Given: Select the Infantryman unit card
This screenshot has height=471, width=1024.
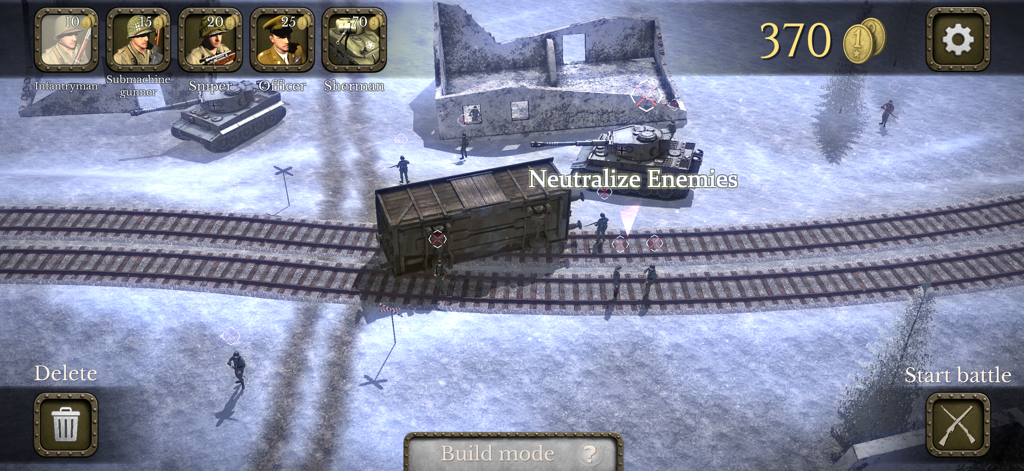Looking at the screenshot, I should 66,40.
